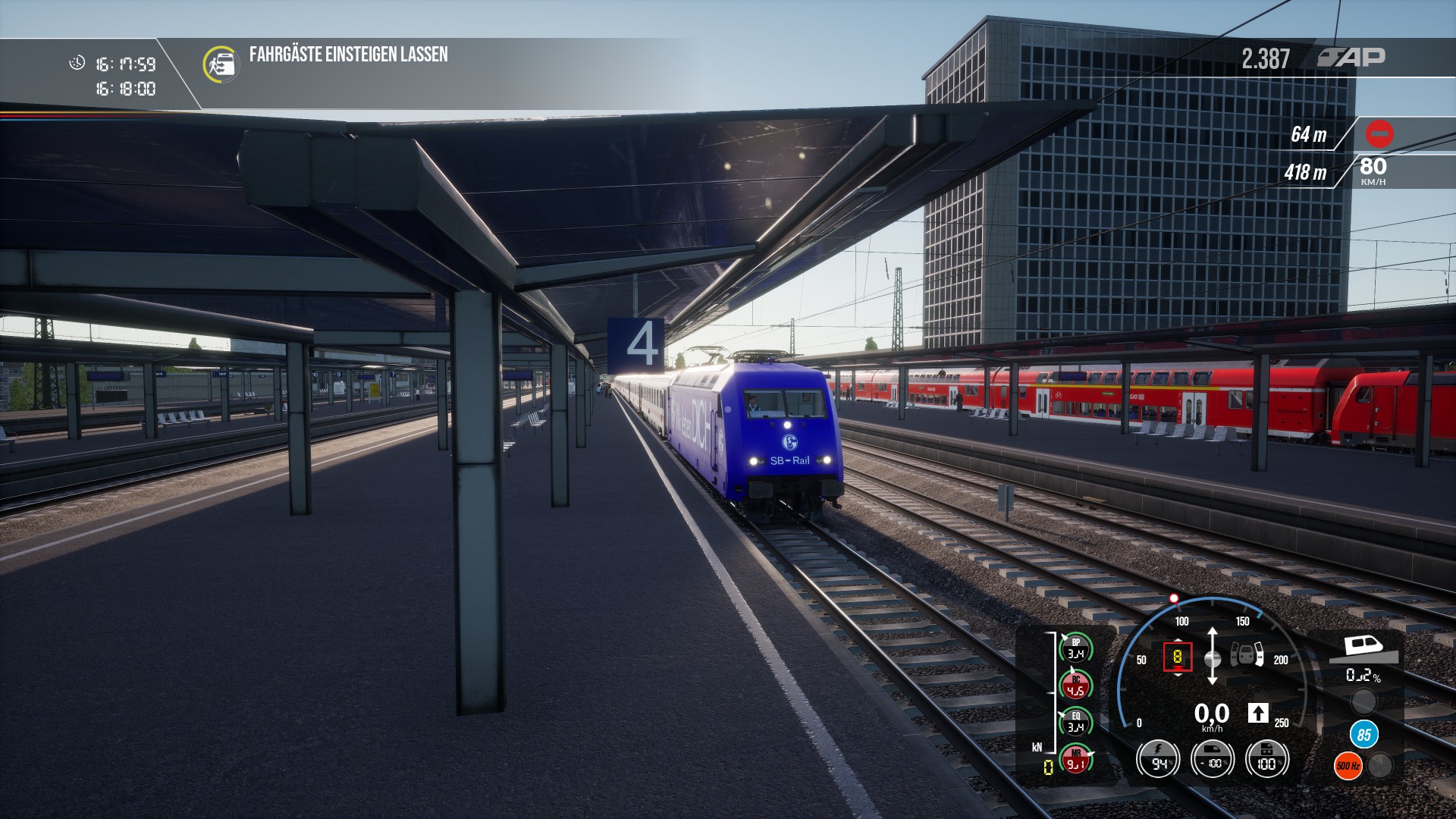The height and width of the screenshot is (819, 1456).
Task: Click the orange 500 Hz indicator
Action: point(1348,766)
